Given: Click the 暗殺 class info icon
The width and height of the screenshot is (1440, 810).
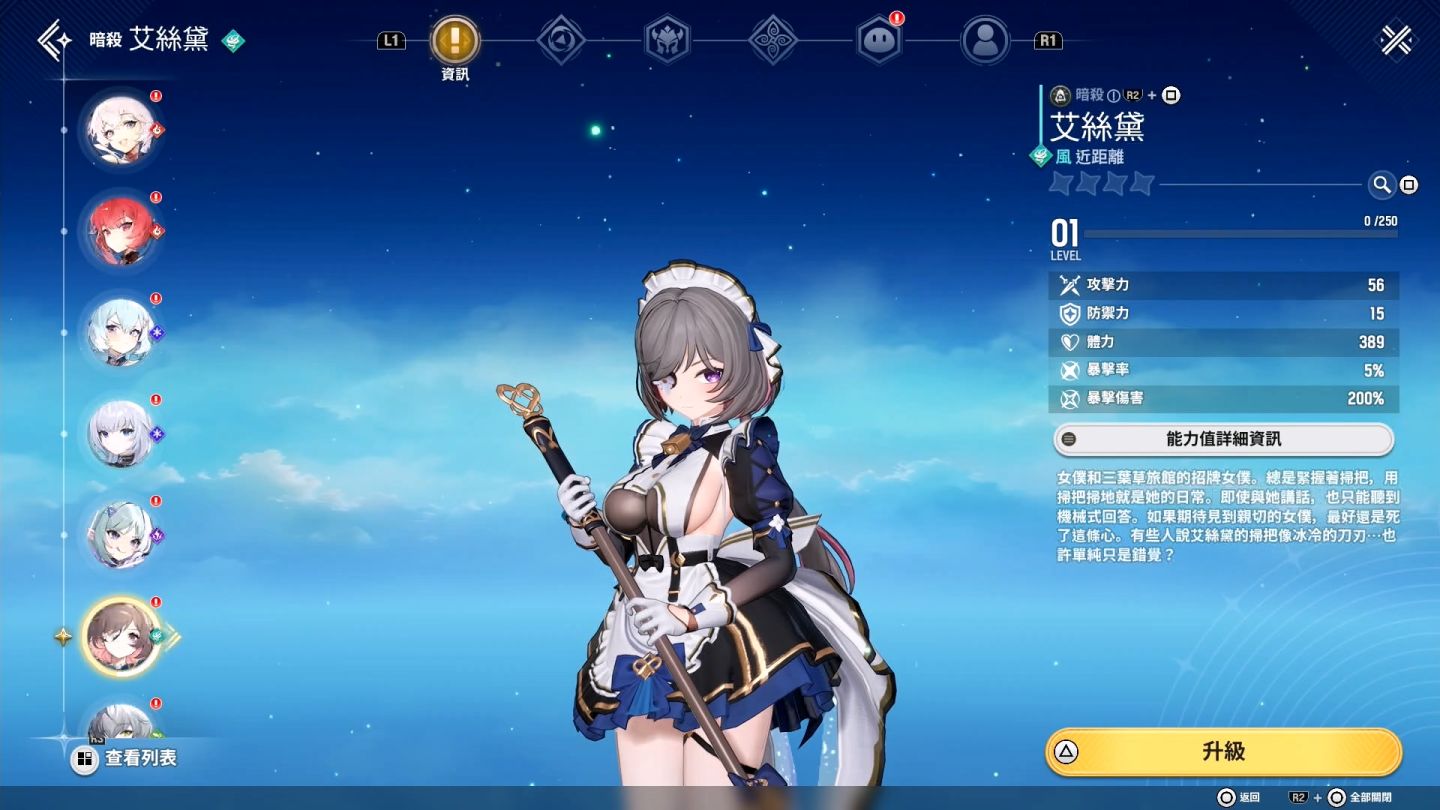Looking at the screenshot, I should [1113, 96].
